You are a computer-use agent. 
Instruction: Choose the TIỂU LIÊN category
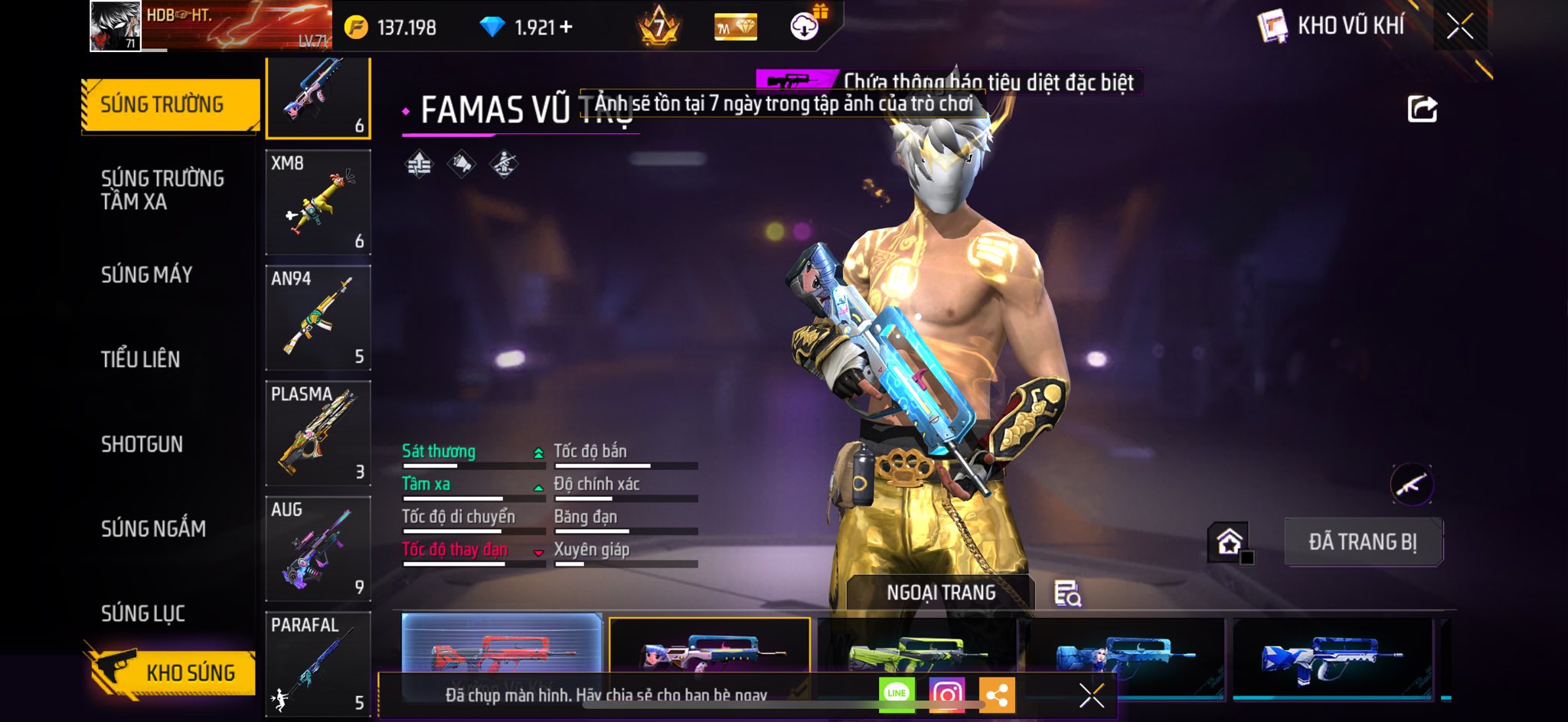pyautogui.click(x=140, y=359)
